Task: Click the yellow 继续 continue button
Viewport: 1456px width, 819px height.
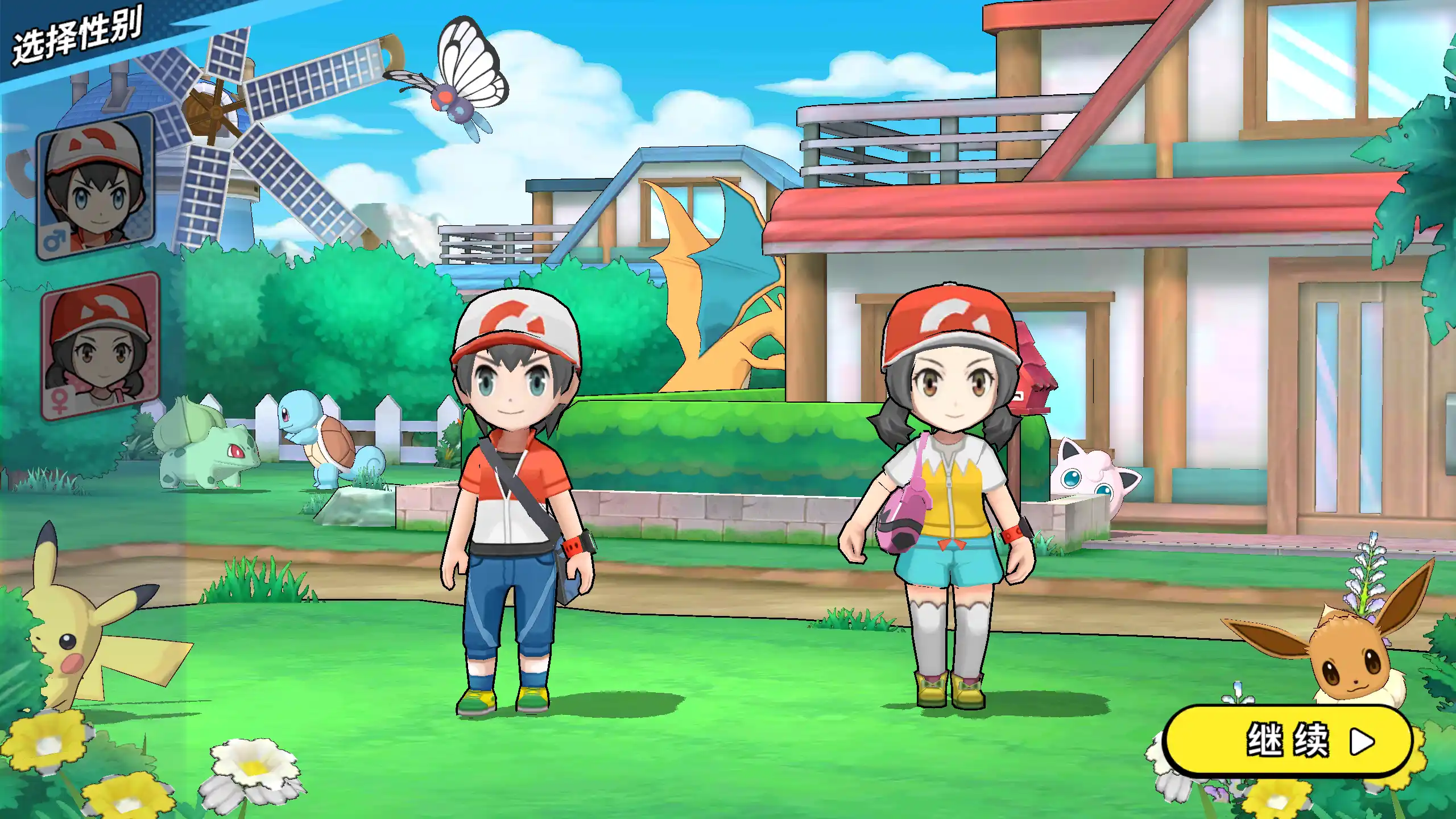Action: (1288, 741)
